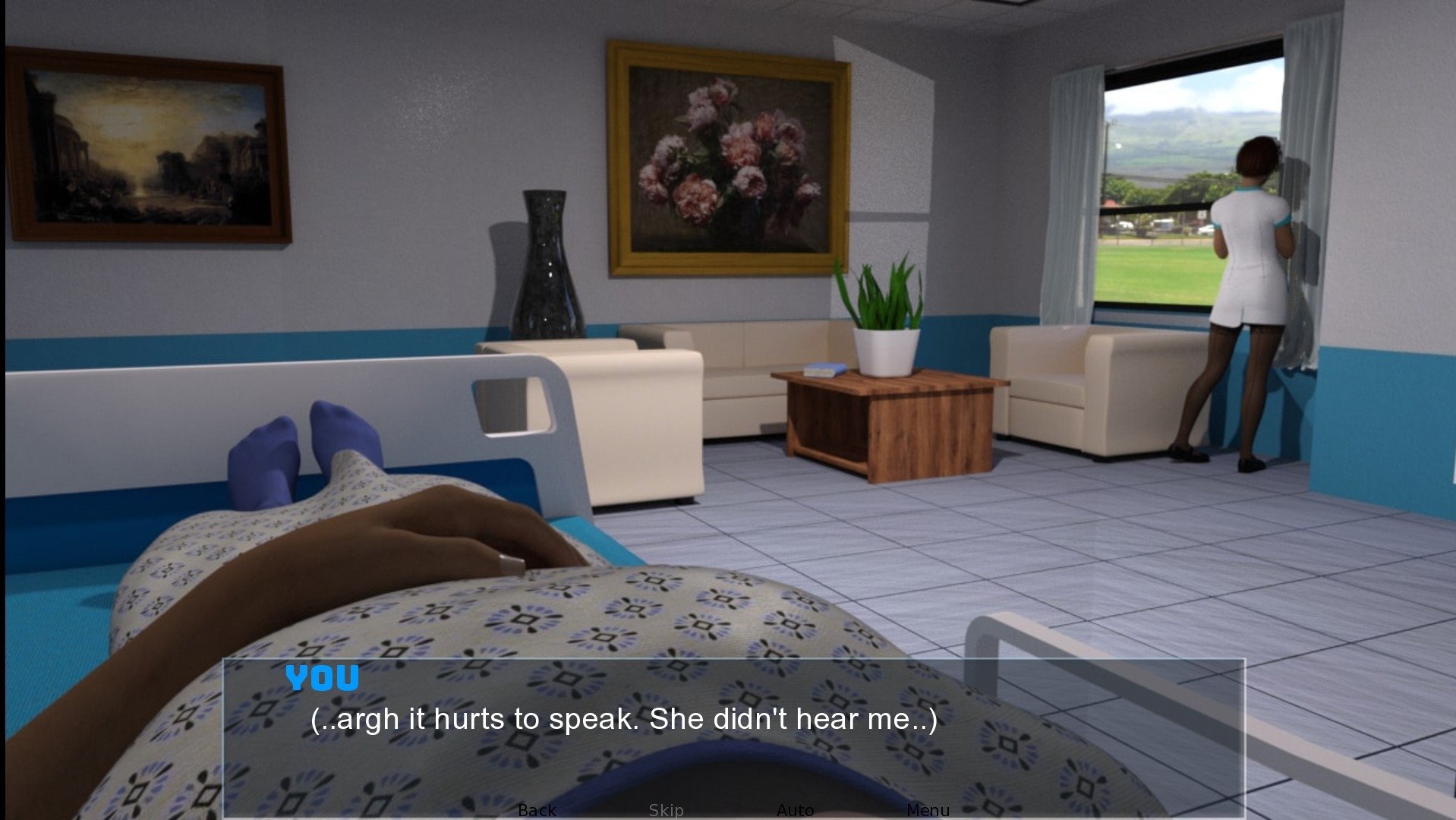The height and width of the screenshot is (820, 1456).
Task: Enable Auto mode for automatic text advance
Action: point(794,809)
